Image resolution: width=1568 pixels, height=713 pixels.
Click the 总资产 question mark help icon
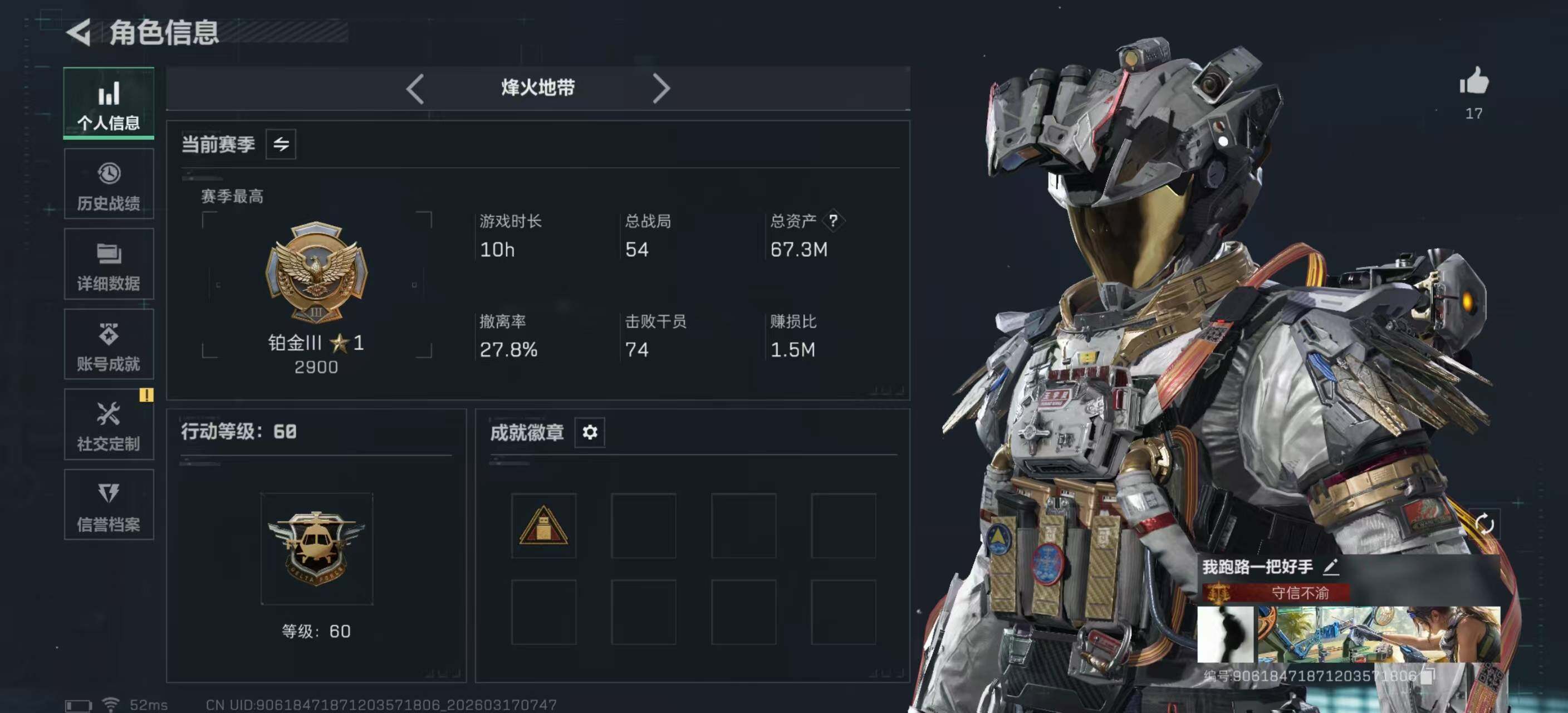coord(832,221)
